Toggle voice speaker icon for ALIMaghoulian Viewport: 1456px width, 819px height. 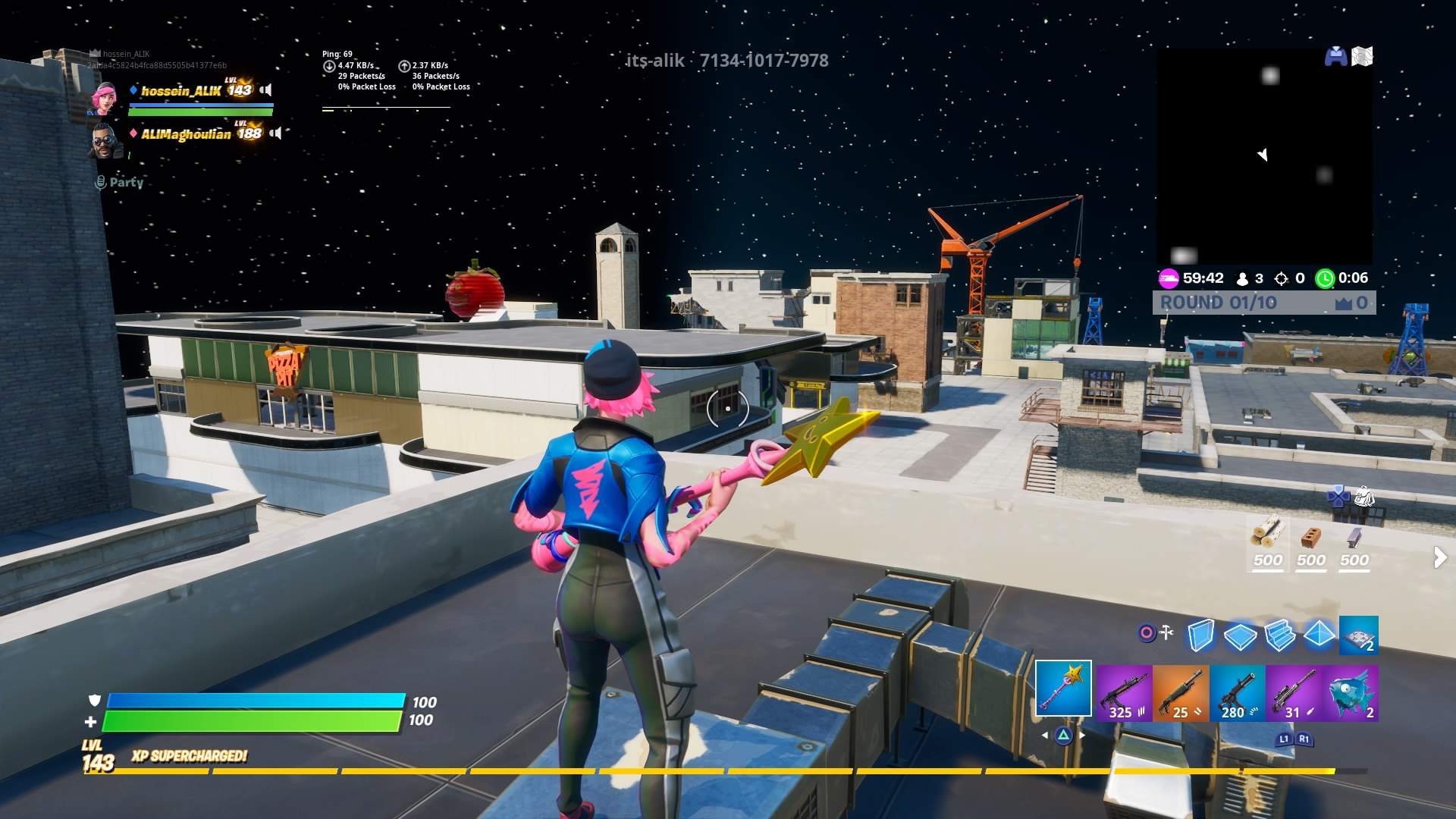276,133
